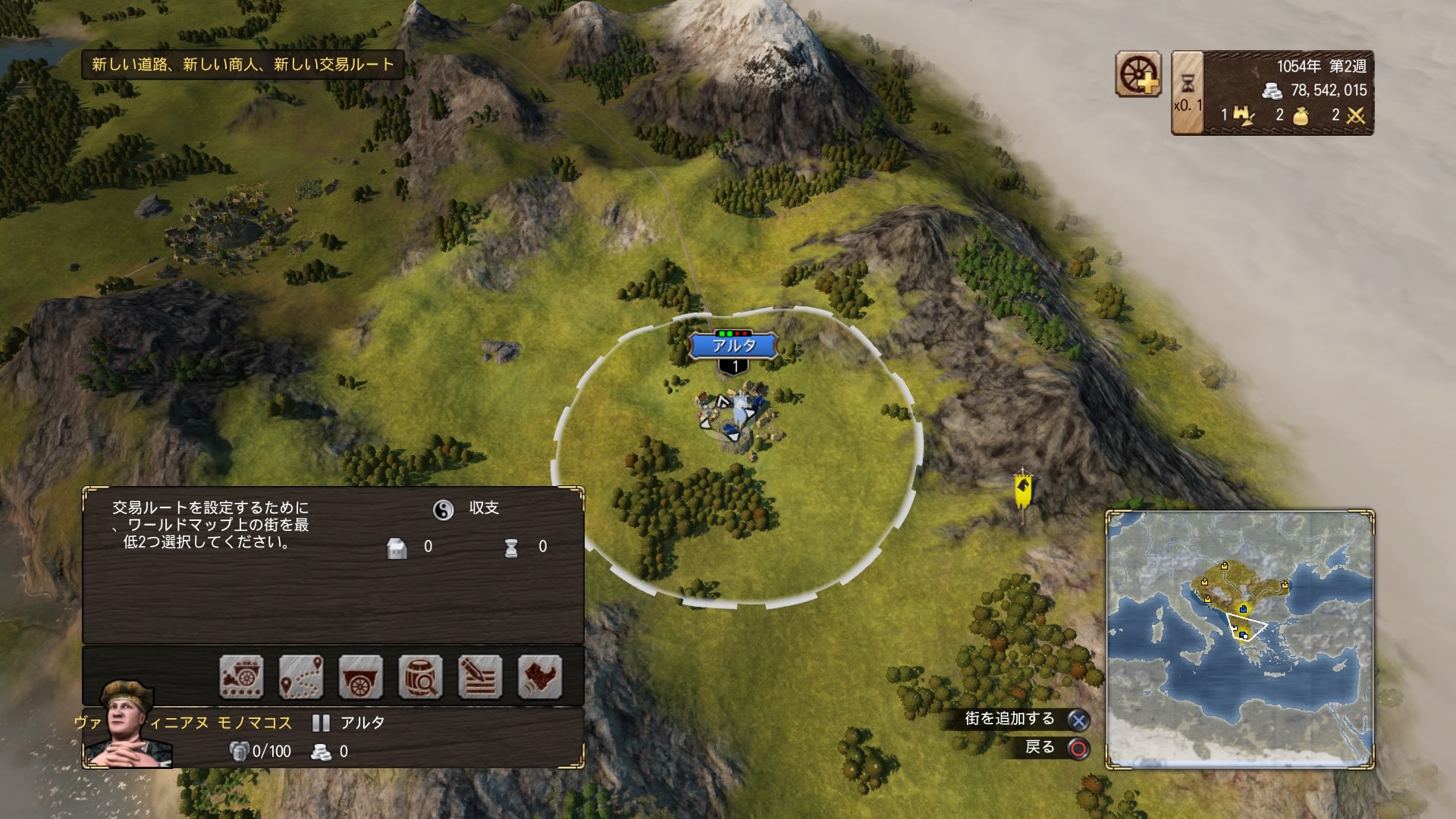The height and width of the screenshot is (819, 1456).
Task: Select the loaded cart with dotted trail icon
Action: coord(242,676)
